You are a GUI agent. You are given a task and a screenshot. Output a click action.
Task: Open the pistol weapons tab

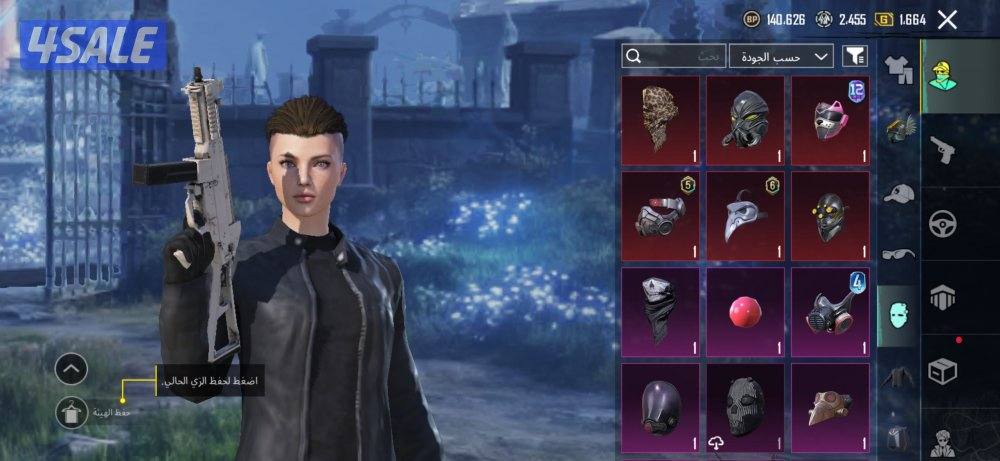[942, 148]
